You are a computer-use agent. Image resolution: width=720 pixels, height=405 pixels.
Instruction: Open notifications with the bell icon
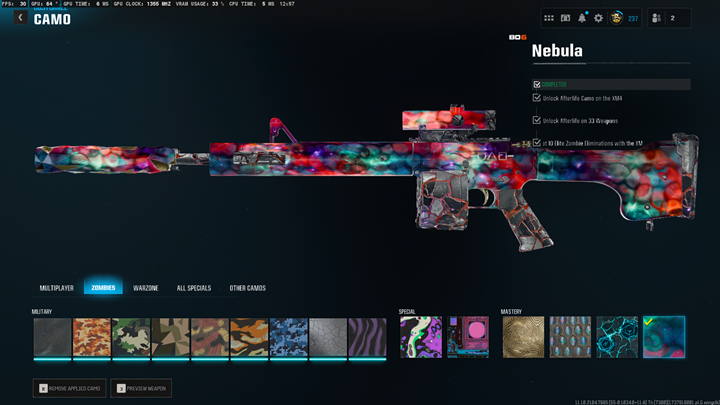click(582, 18)
